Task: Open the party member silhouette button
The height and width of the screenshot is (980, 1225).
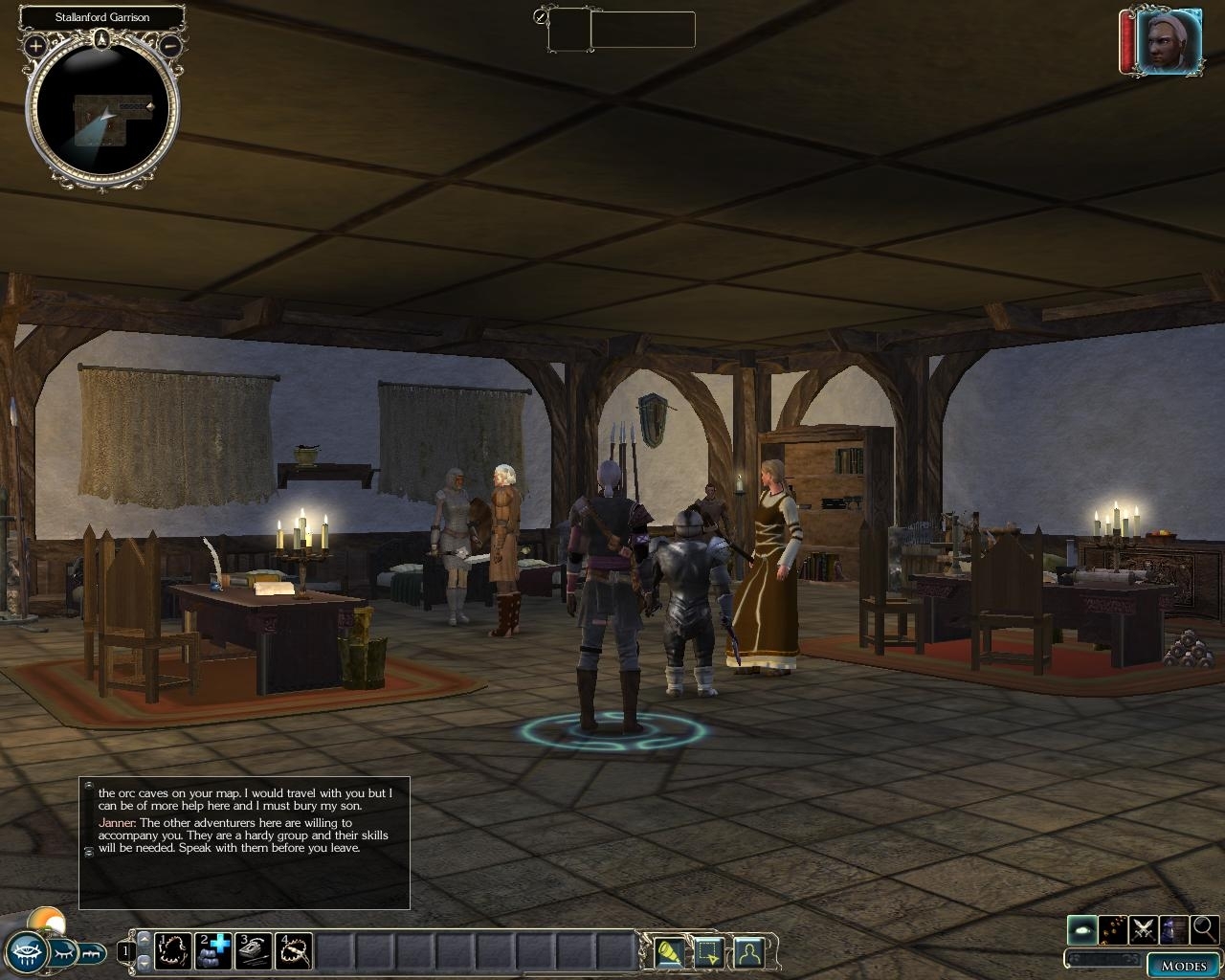Action: pos(747,952)
